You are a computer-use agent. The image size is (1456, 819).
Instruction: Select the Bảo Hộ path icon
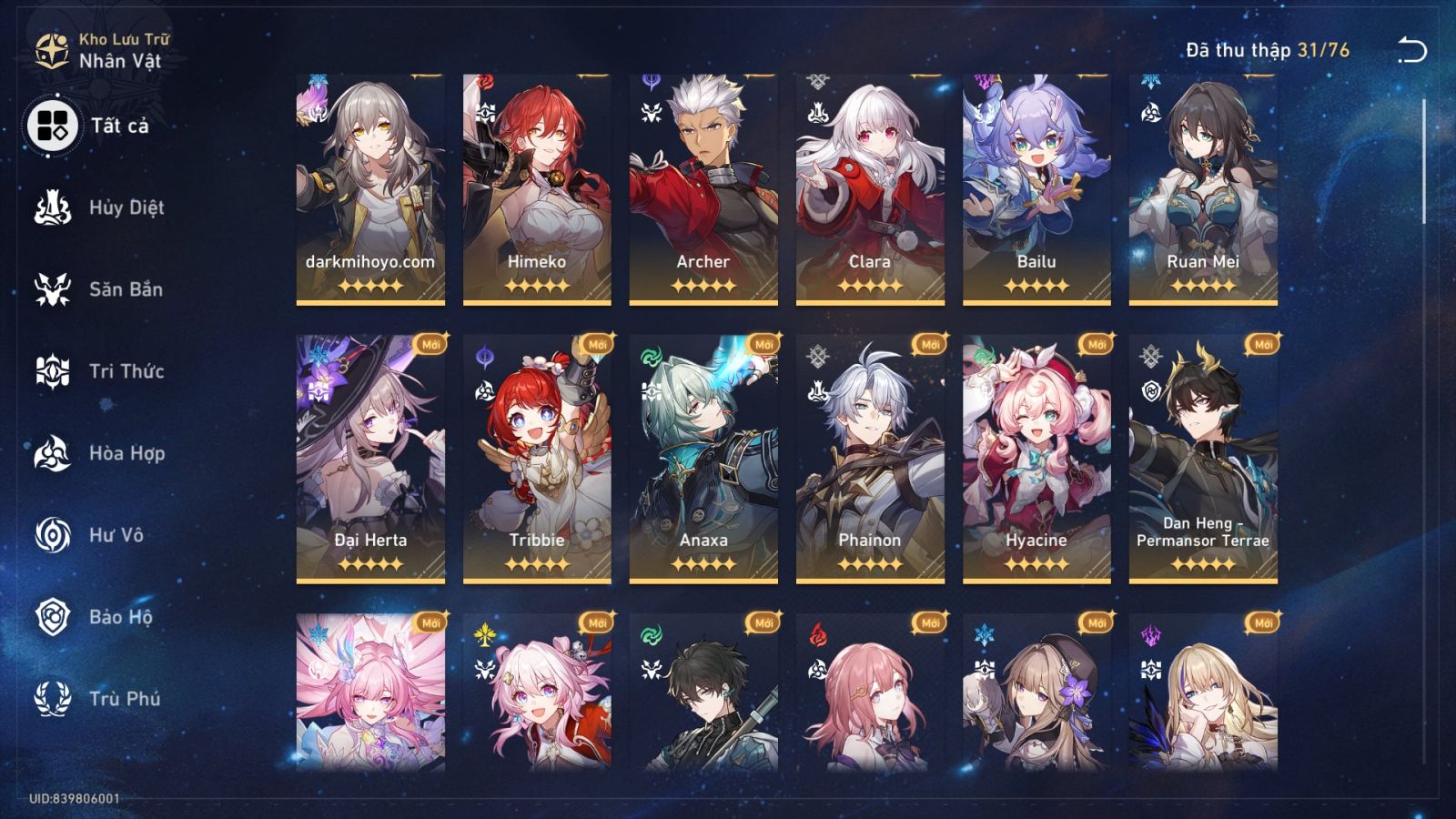52,617
